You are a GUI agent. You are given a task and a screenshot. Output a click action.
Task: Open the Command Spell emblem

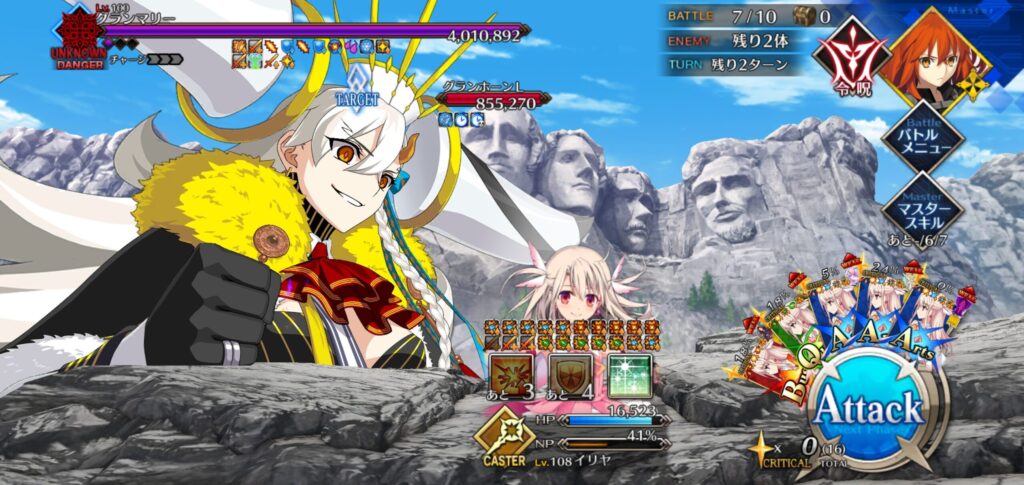click(852, 56)
